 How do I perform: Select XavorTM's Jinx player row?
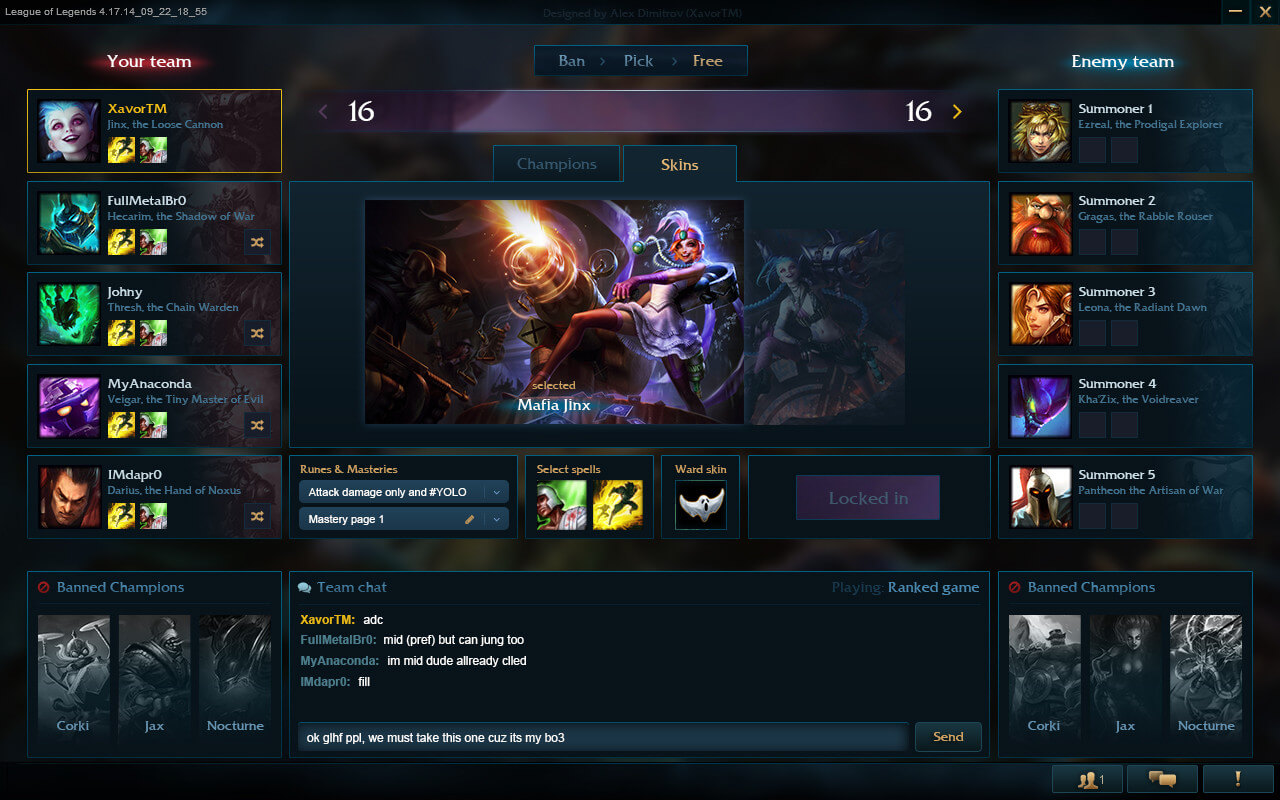154,131
